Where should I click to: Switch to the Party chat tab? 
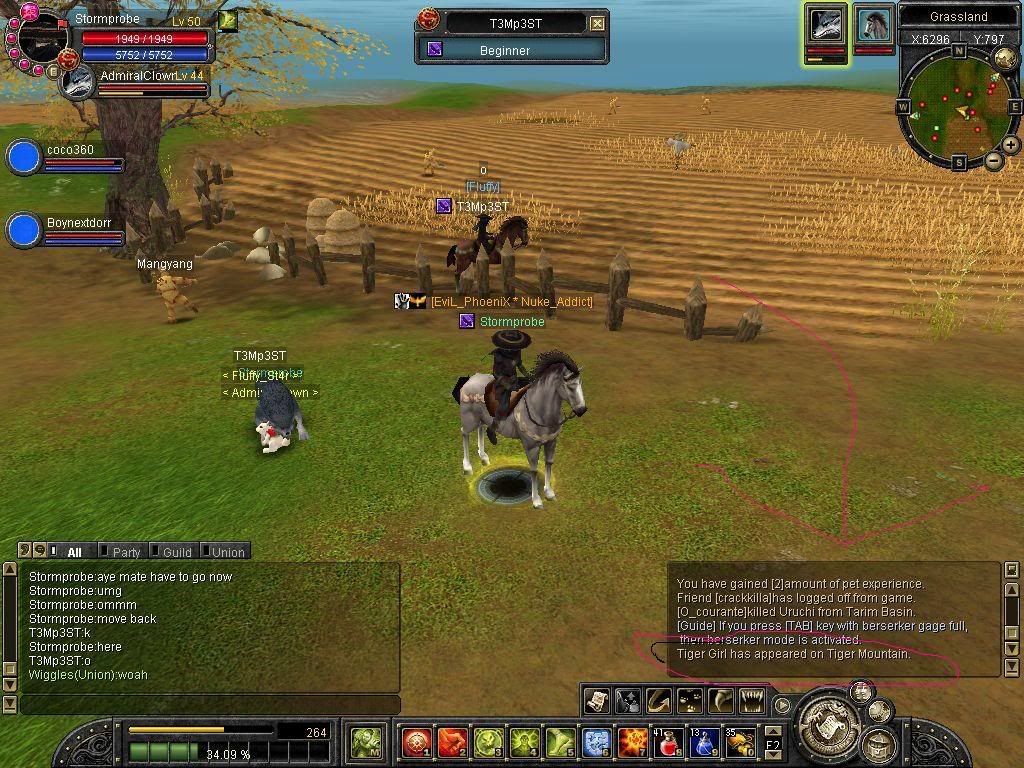coord(126,552)
